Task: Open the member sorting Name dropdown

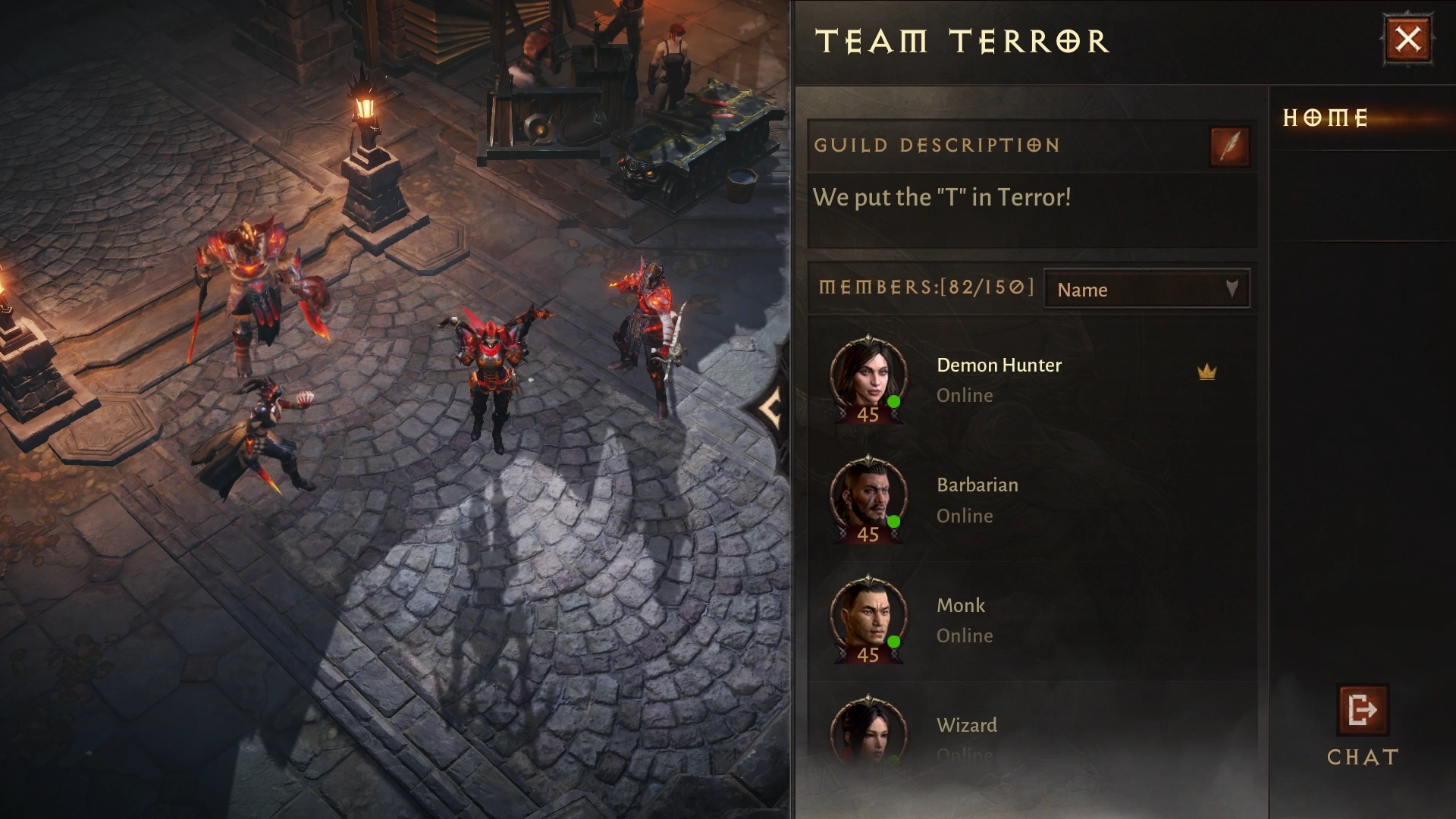Action: click(1145, 289)
